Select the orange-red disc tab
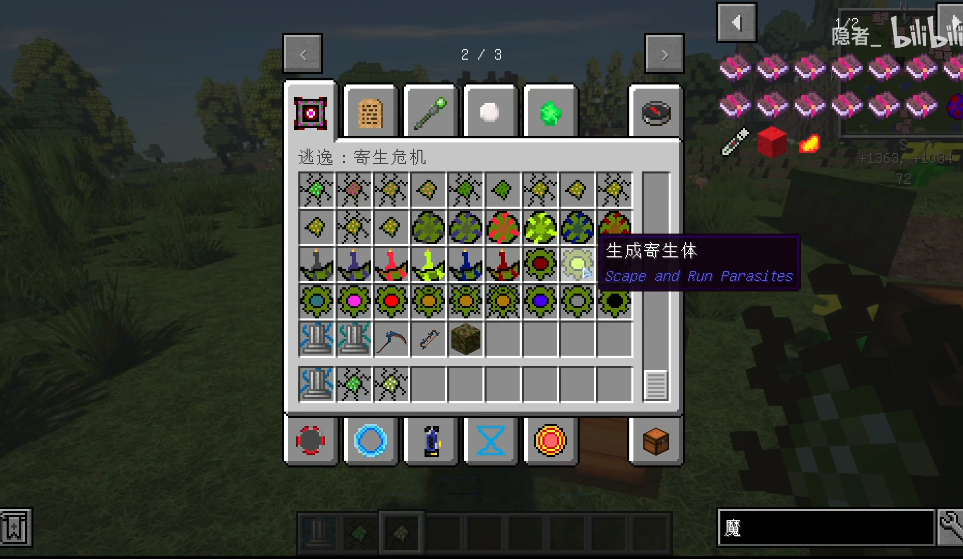Image resolution: width=963 pixels, height=559 pixels. [549, 440]
